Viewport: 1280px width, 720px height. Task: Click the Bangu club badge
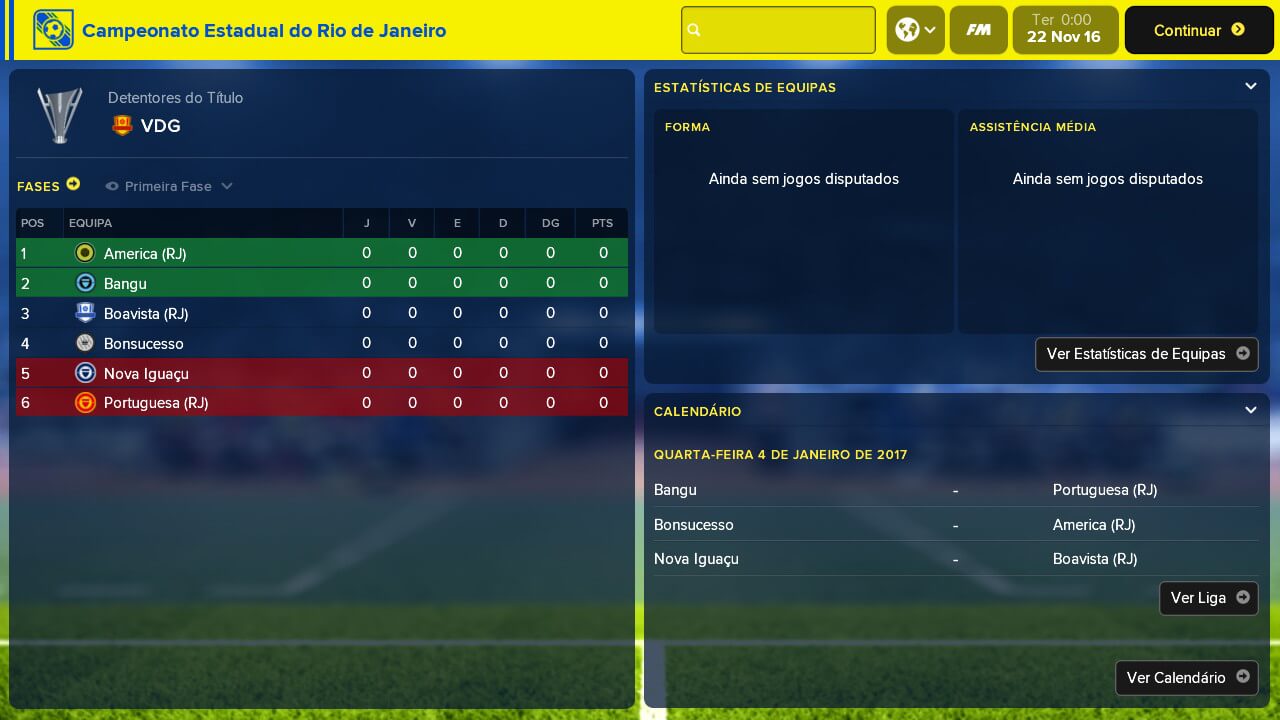tap(85, 283)
